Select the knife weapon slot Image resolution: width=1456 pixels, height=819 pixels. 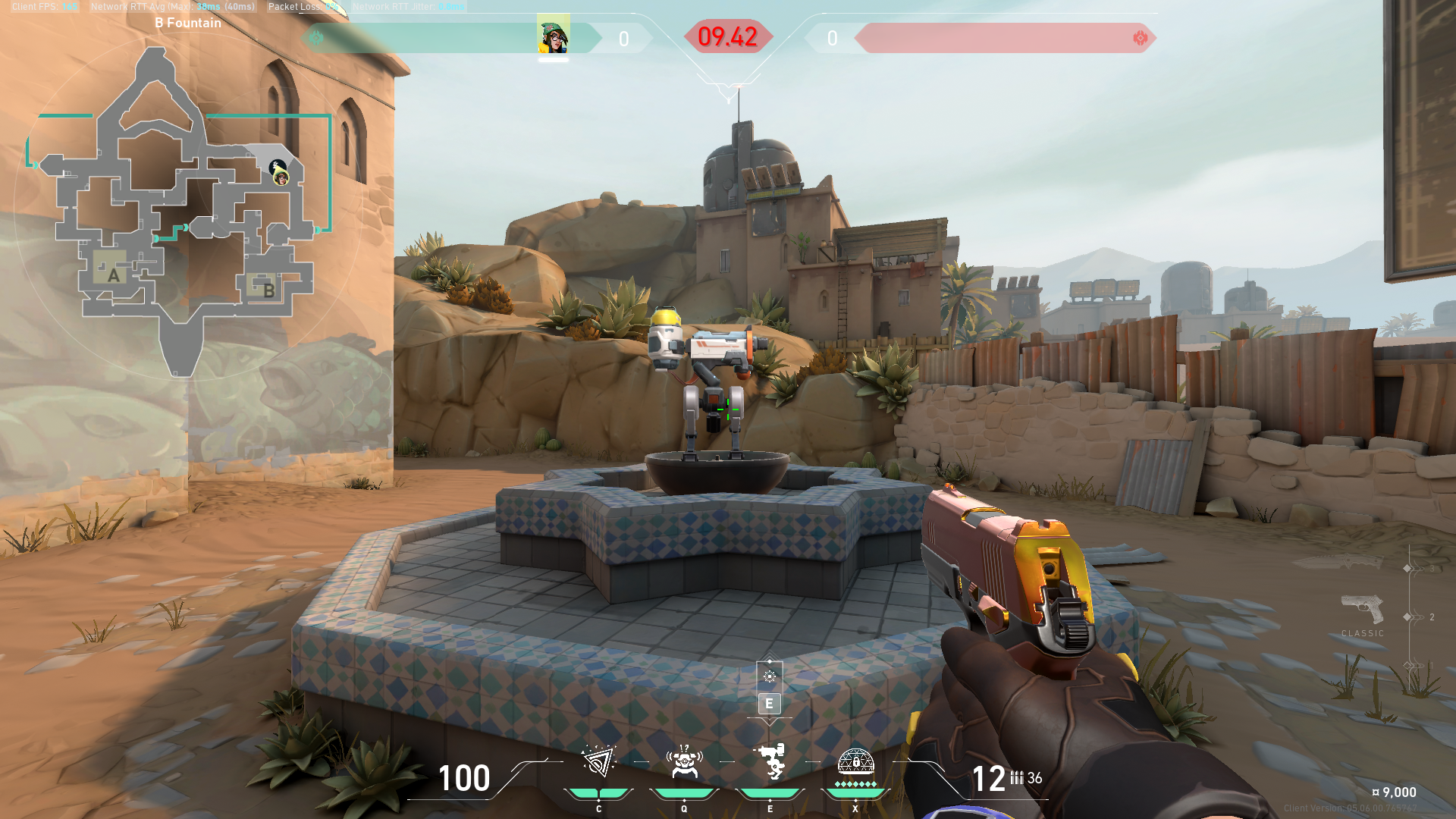1341,563
